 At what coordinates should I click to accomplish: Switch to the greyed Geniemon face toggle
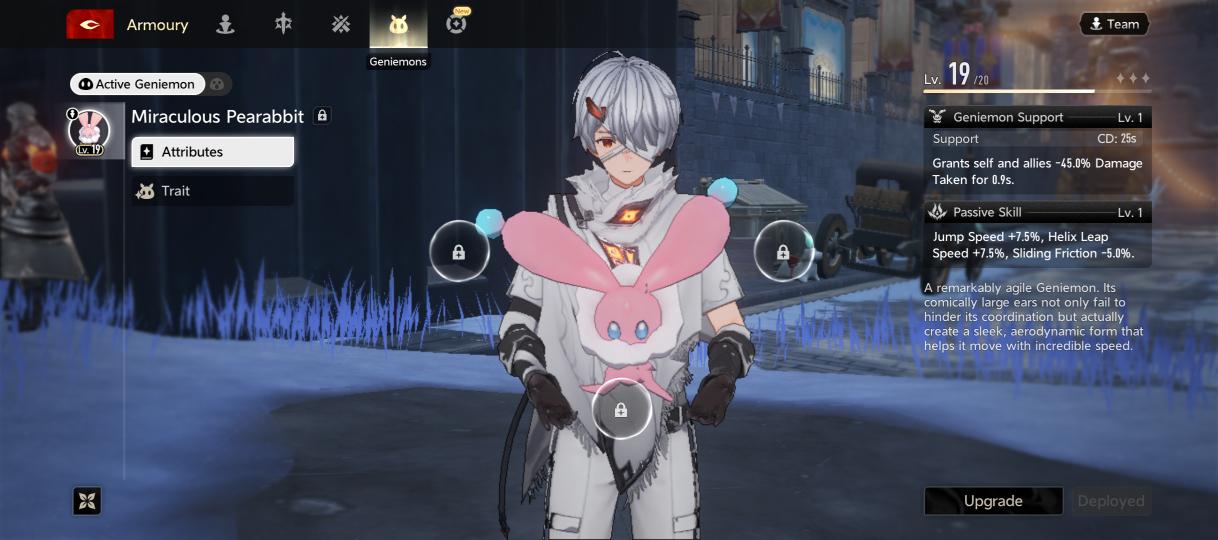(219, 84)
